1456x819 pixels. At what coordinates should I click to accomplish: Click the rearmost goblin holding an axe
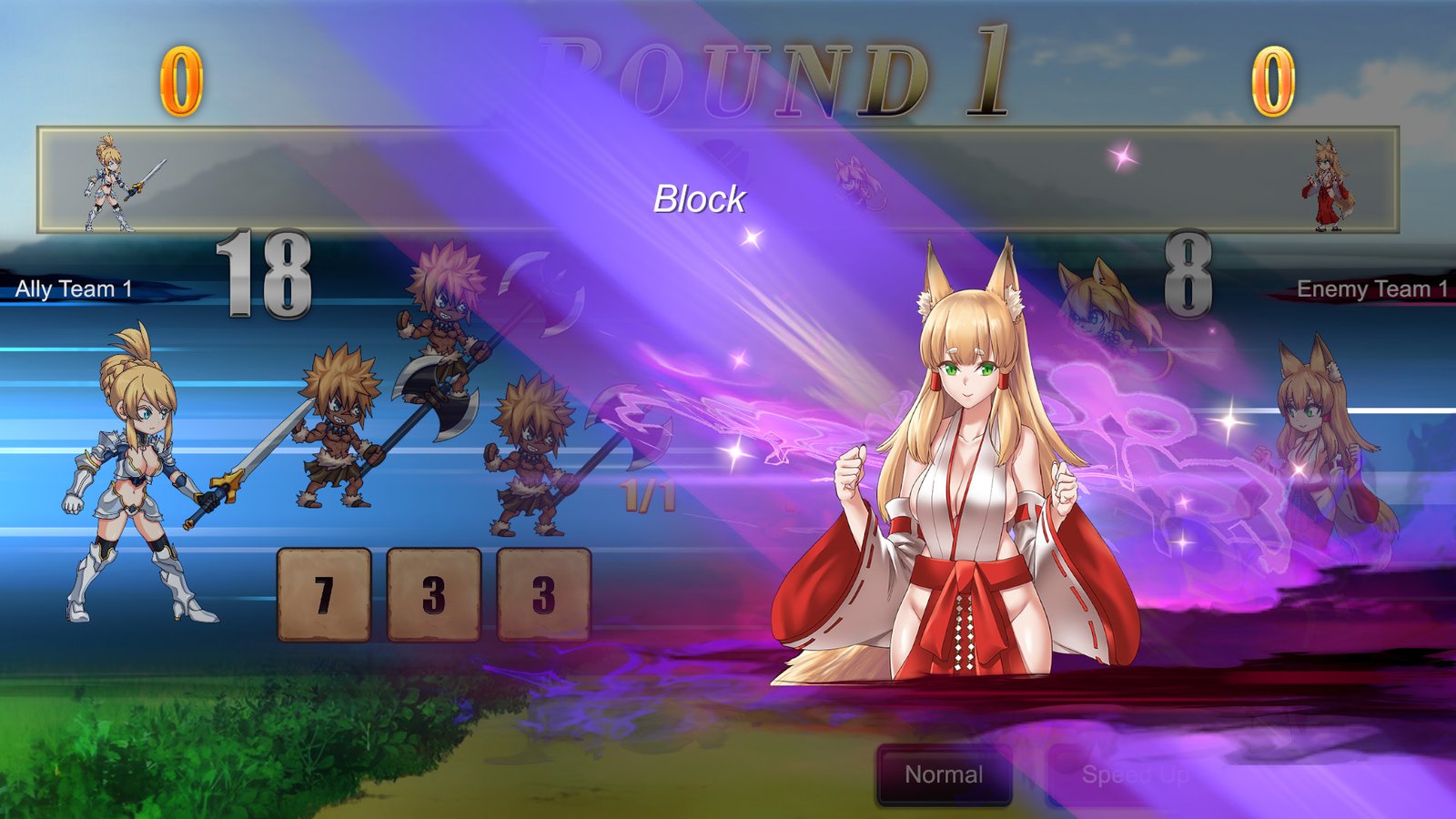[x=528, y=464]
